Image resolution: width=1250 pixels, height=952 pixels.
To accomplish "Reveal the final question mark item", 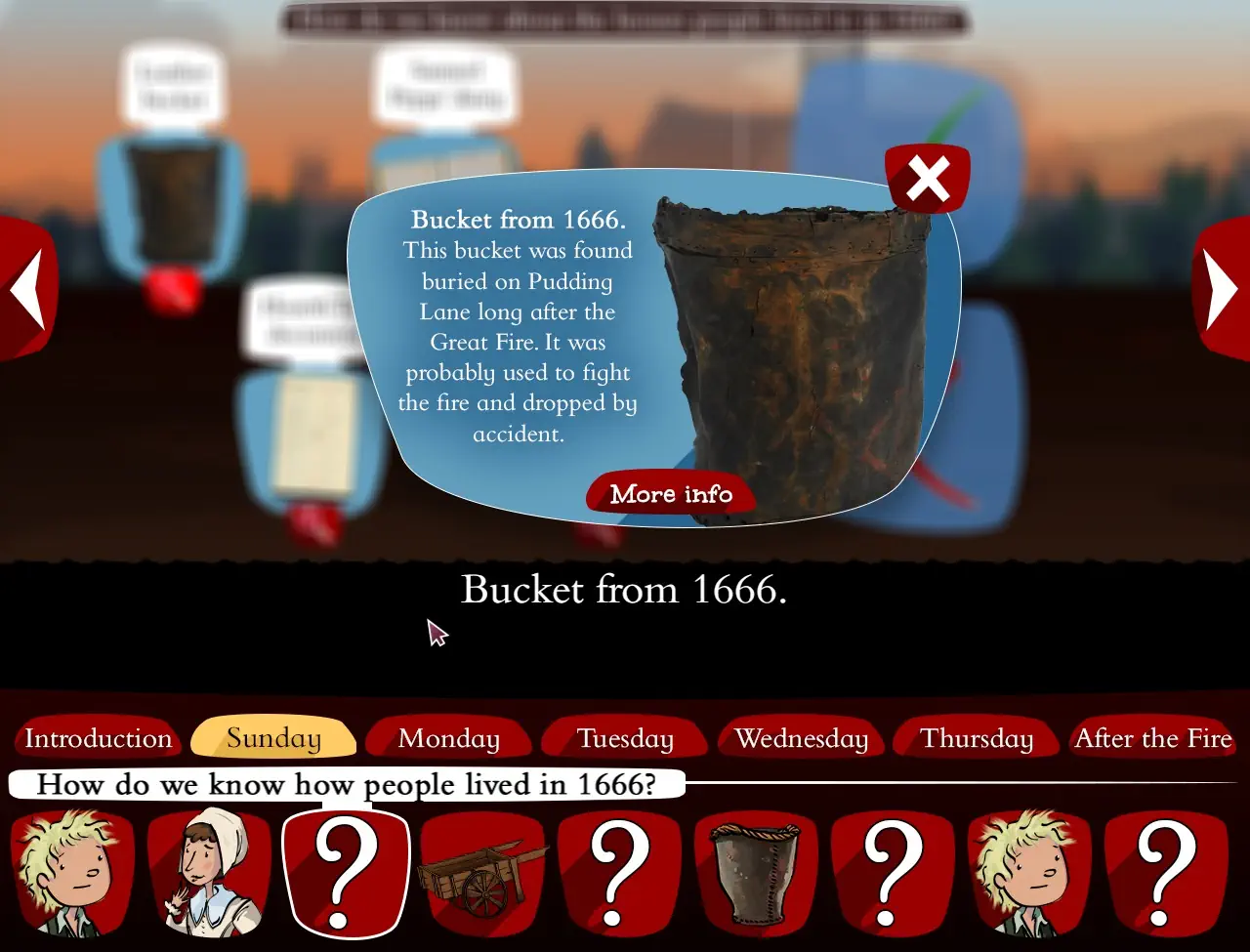I will (x=1167, y=874).
